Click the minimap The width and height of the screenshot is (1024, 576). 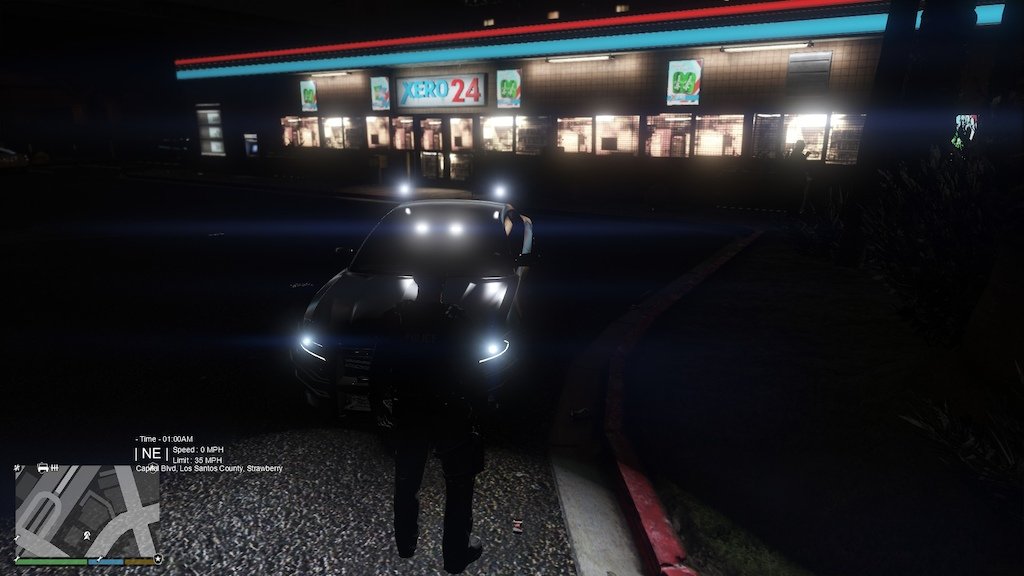tap(86, 511)
